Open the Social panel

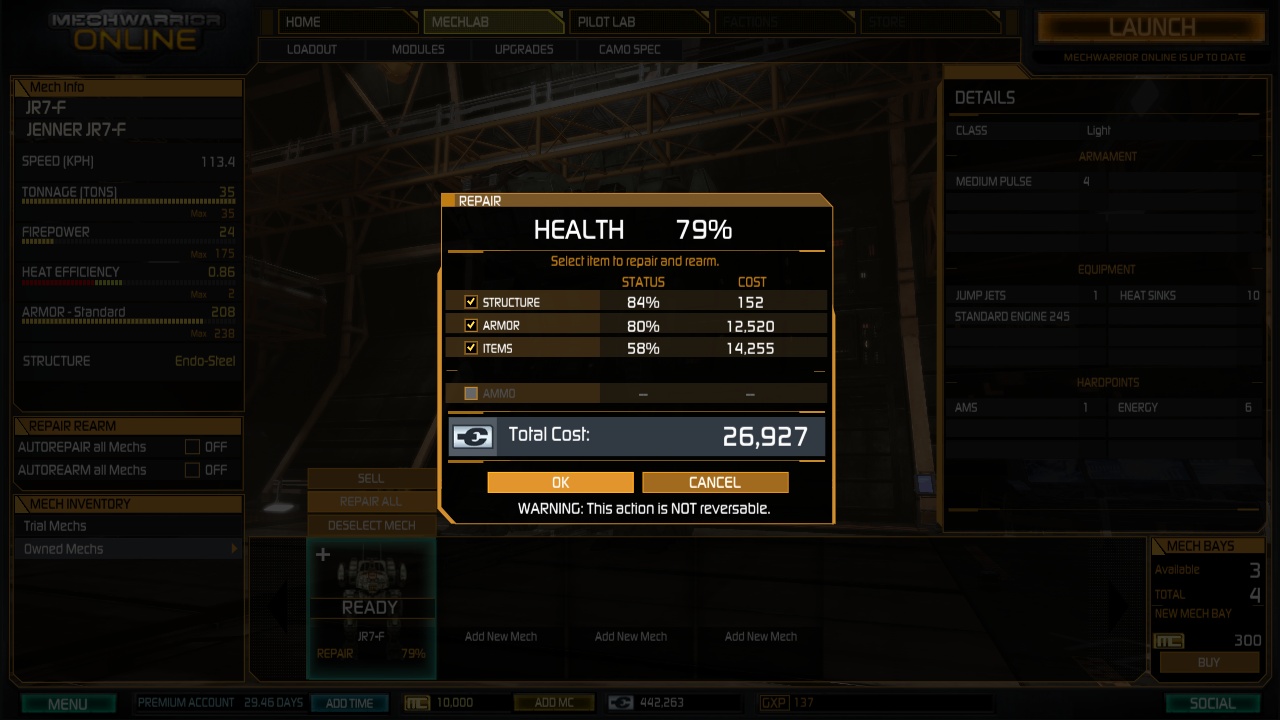click(1212, 703)
